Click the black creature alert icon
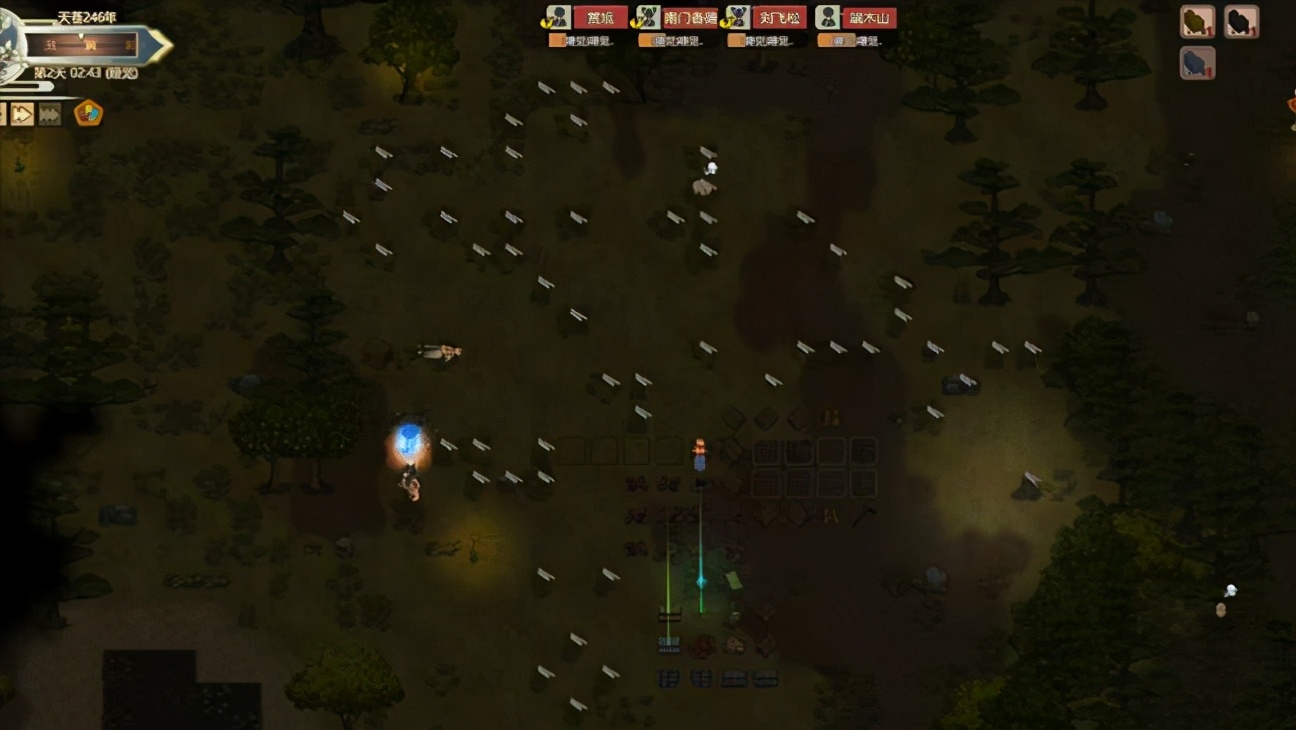This screenshot has height=730, width=1296. (1241, 21)
